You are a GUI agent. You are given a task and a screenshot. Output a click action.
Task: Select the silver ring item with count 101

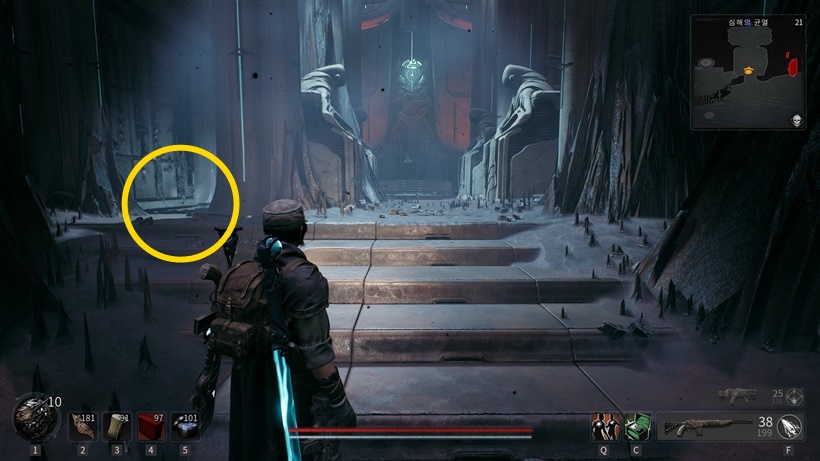(x=185, y=426)
